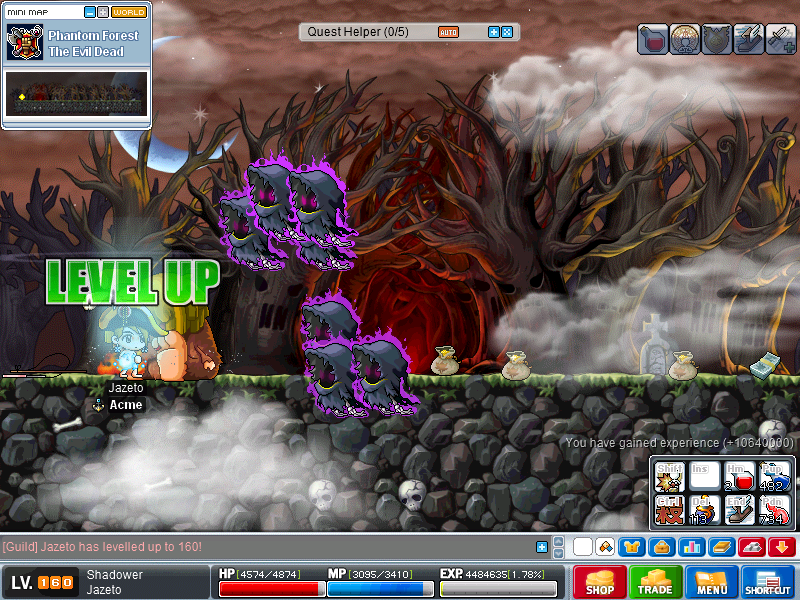Open the Shortcut panel

[x=768, y=581]
